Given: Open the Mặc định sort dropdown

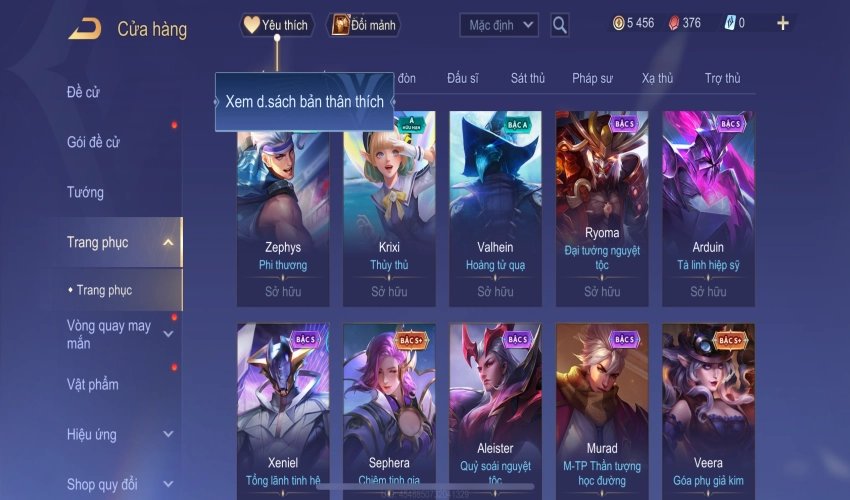Looking at the screenshot, I should [499, 25].
